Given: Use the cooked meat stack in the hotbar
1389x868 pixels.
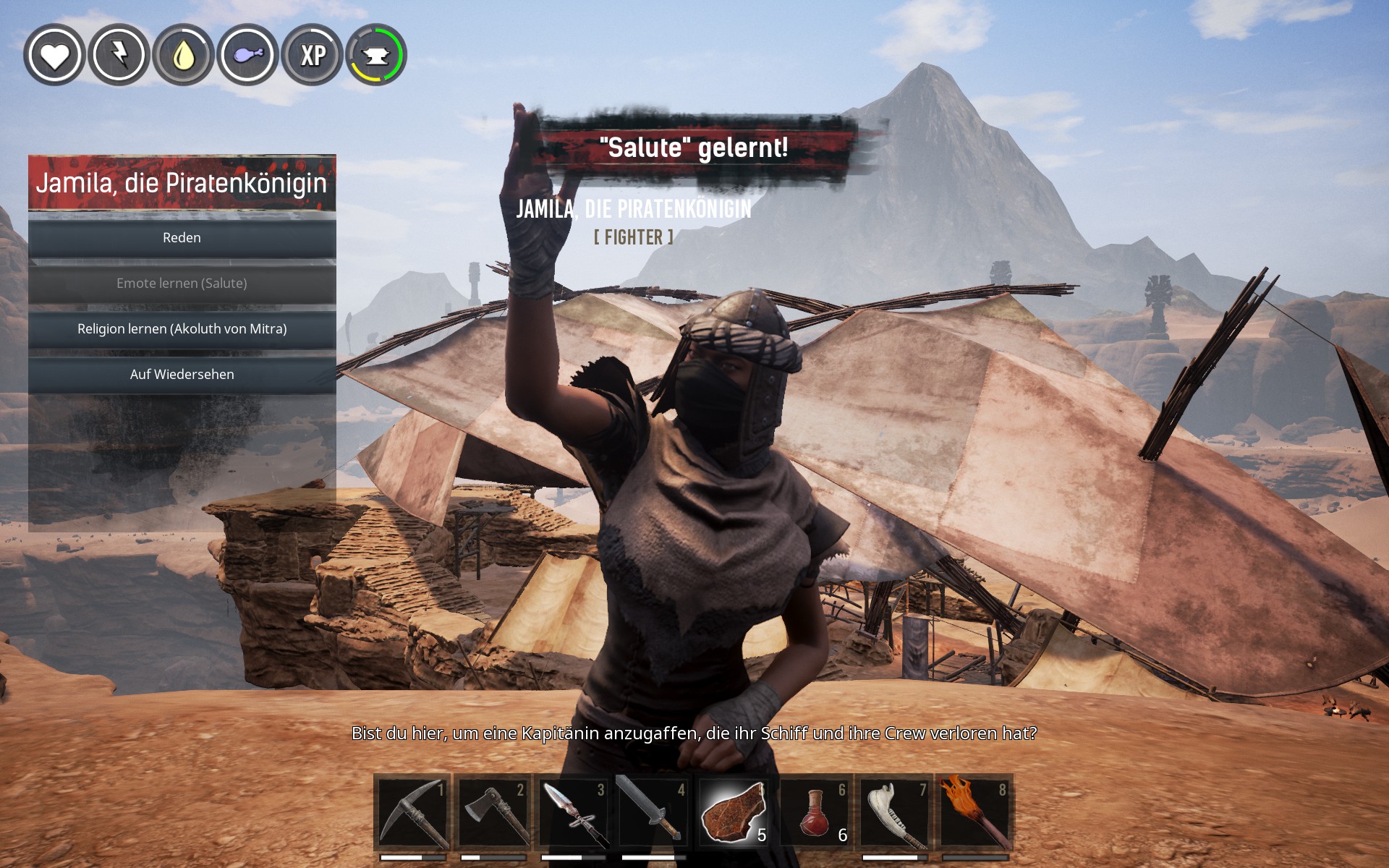Looking at the screenshot, I should (734, 812).
